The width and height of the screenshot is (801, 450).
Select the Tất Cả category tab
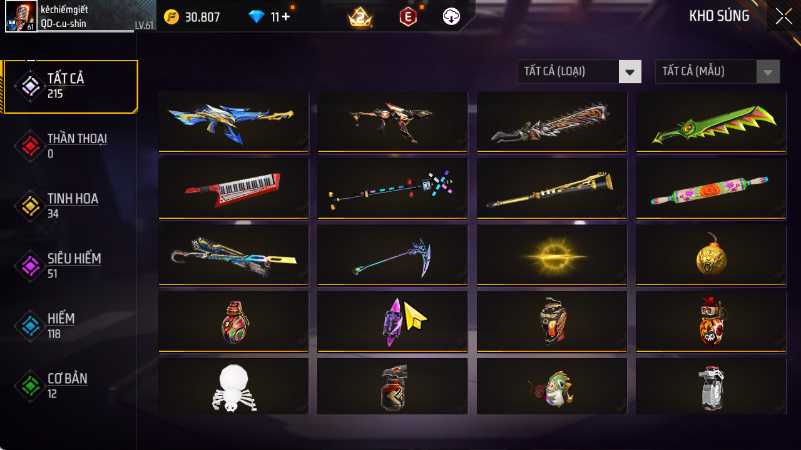click(x=70, y=85)
